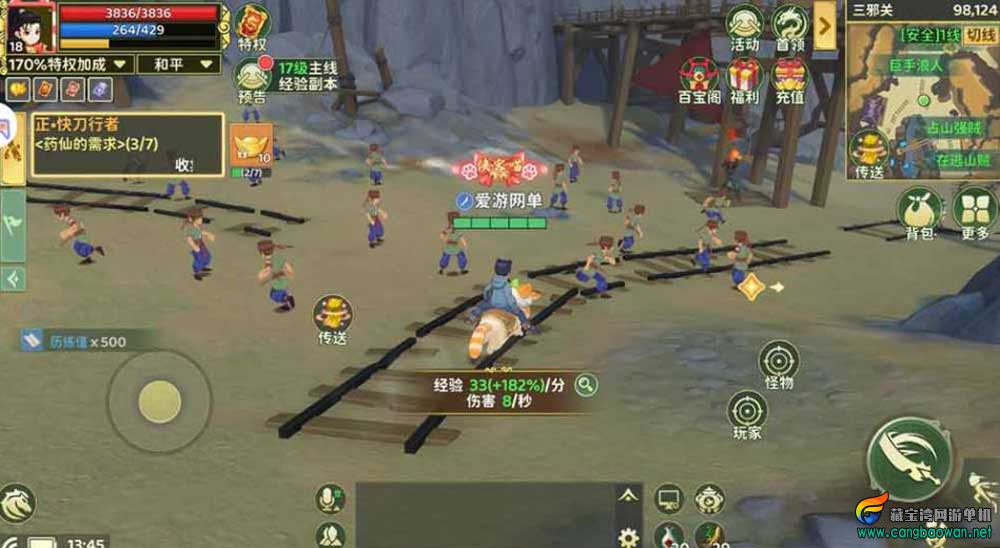1000x548 pixels.
Task: Open the 活动 events menu
Action: 744,26
